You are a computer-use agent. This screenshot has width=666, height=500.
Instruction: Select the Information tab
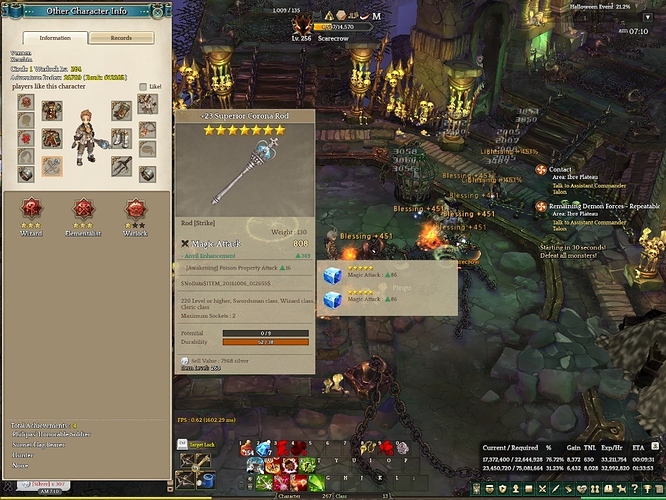click(x=54, y=38)
